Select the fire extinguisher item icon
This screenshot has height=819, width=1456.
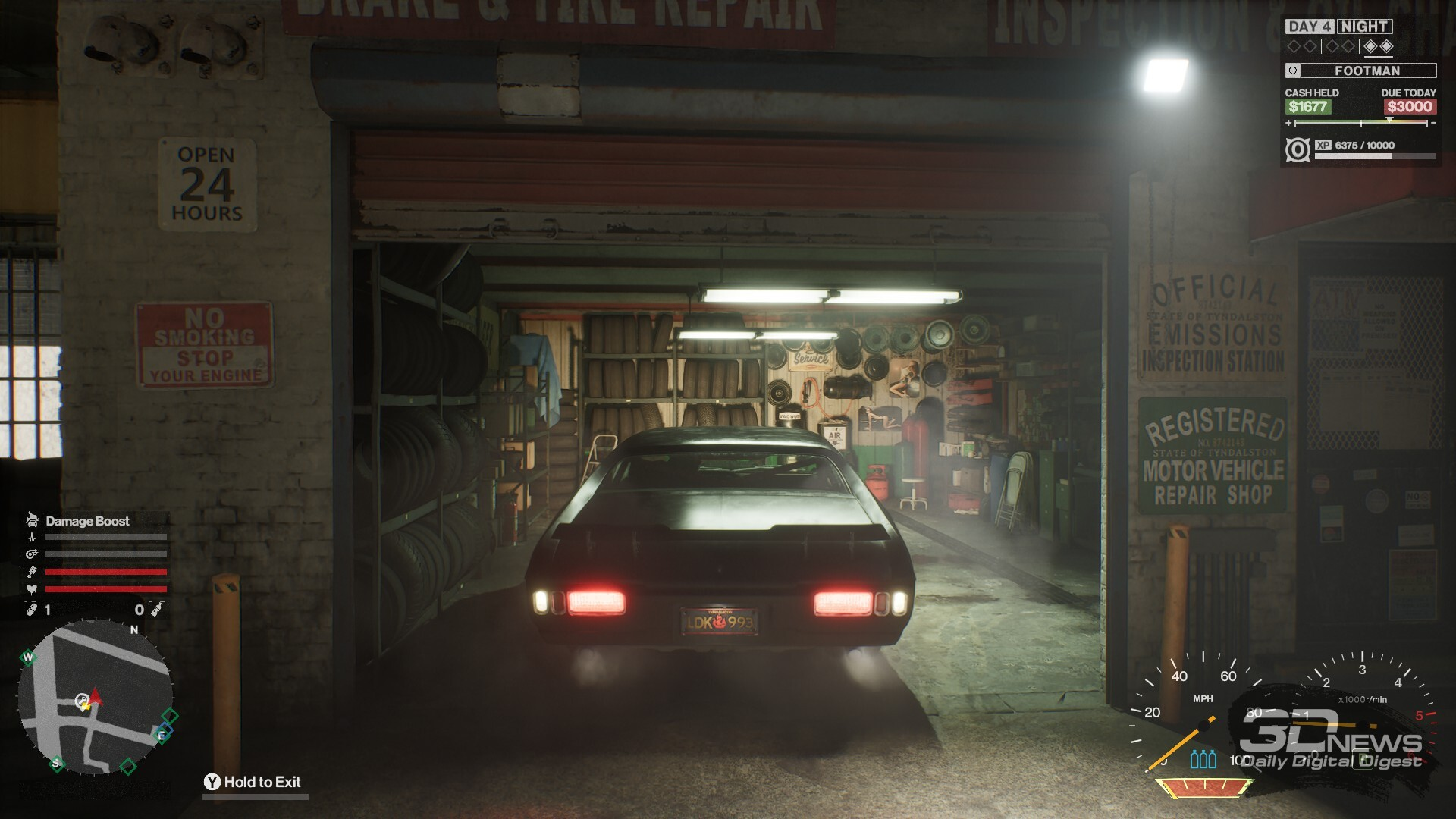(x=156, y=610)
